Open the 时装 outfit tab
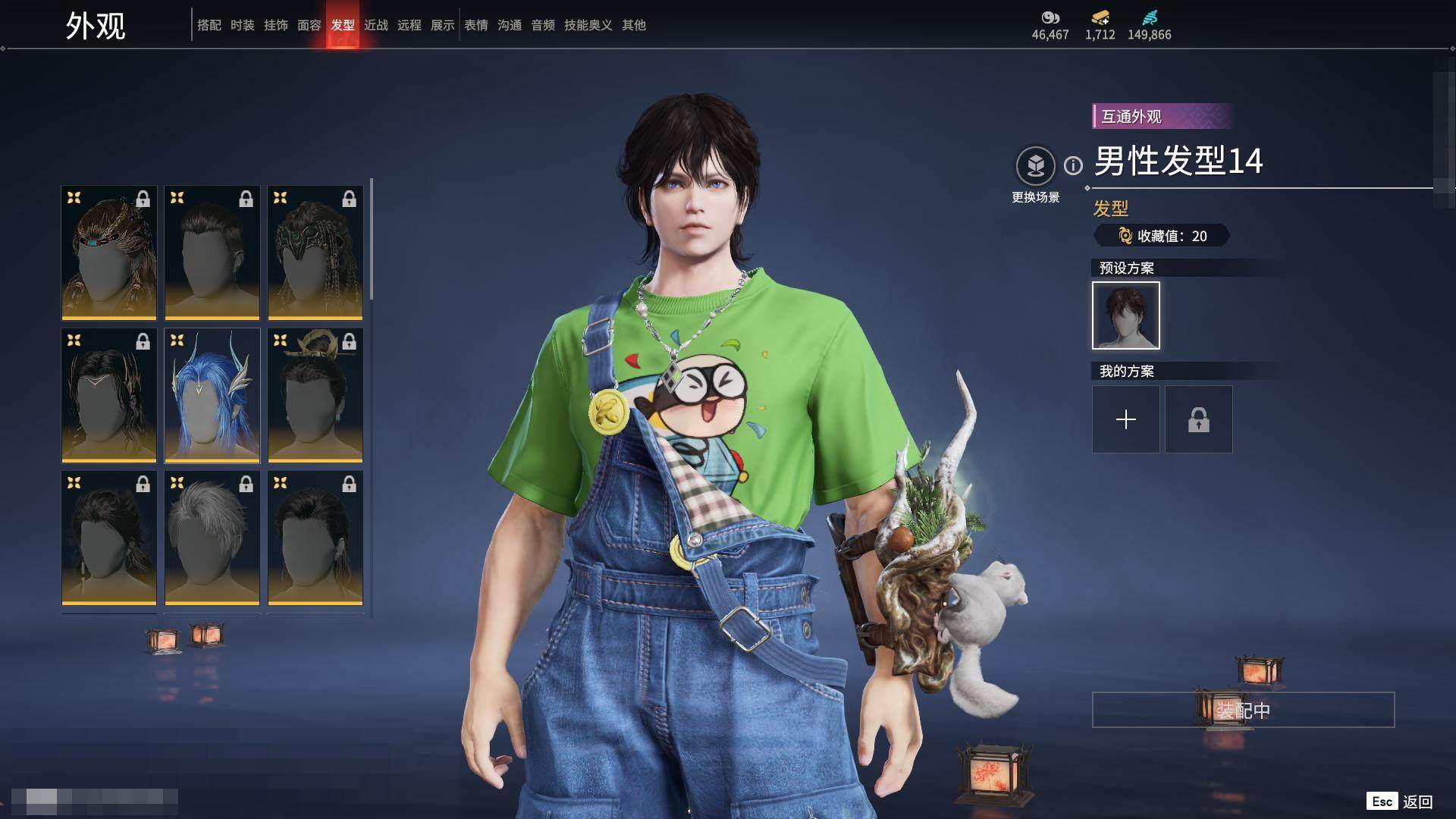The image size is (1456, 819). (242, 25)
